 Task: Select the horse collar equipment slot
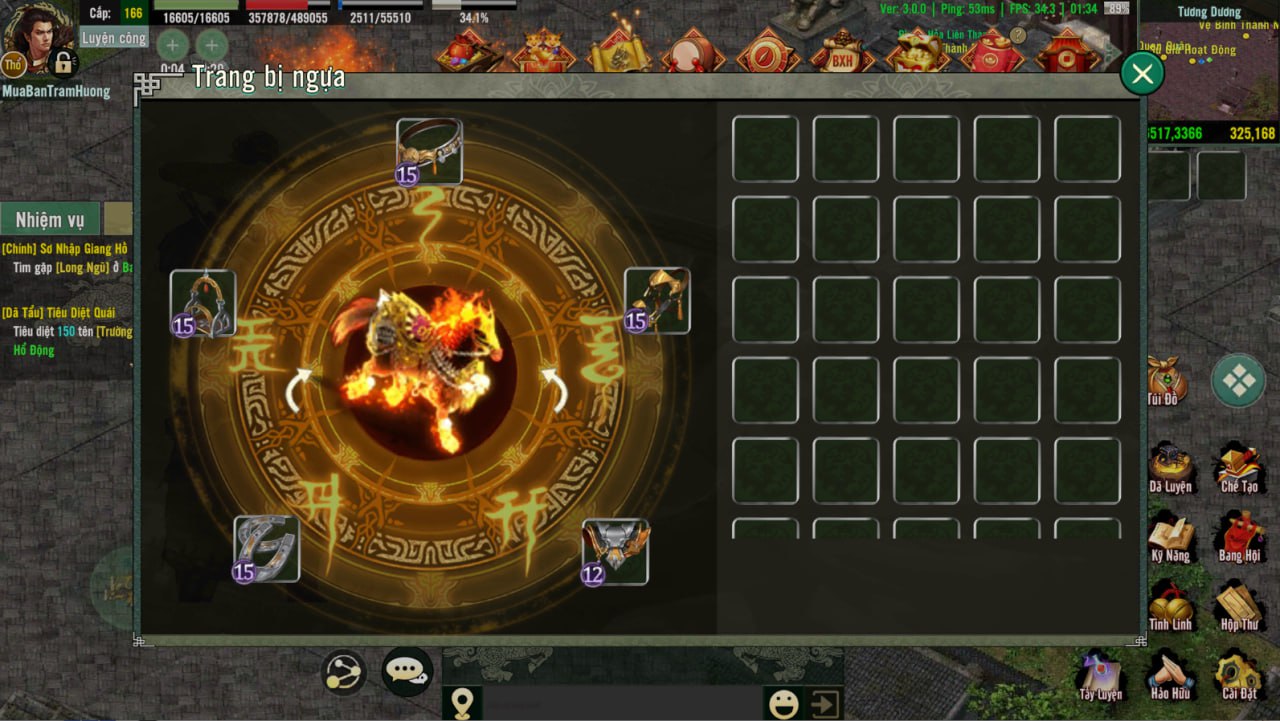[429, 151]
